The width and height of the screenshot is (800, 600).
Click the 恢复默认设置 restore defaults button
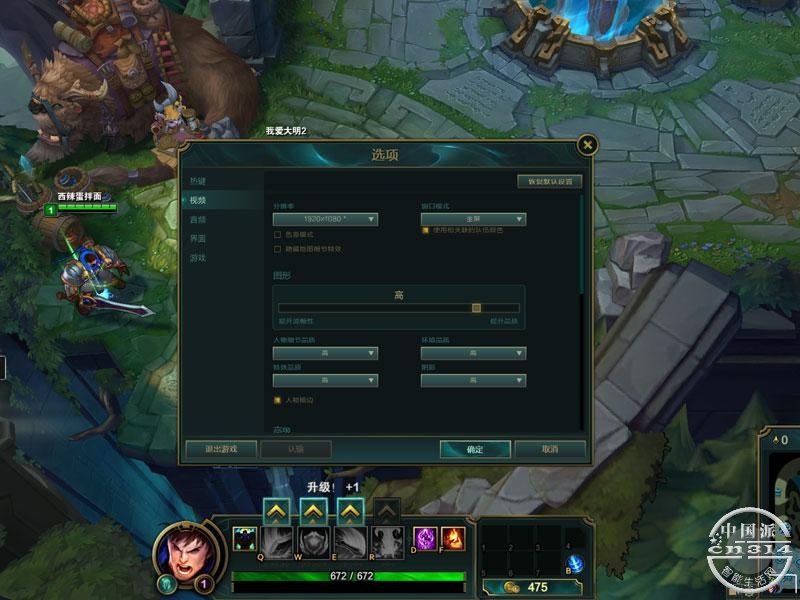click(x=549, y=182)
